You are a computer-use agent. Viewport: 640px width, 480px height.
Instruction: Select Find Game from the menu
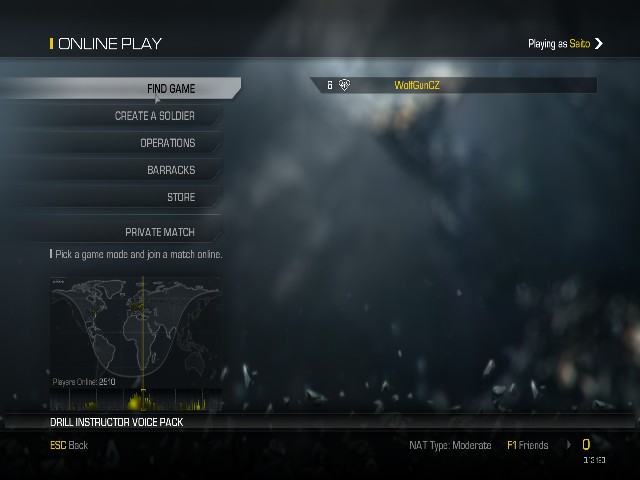click(x=170, y=89)
